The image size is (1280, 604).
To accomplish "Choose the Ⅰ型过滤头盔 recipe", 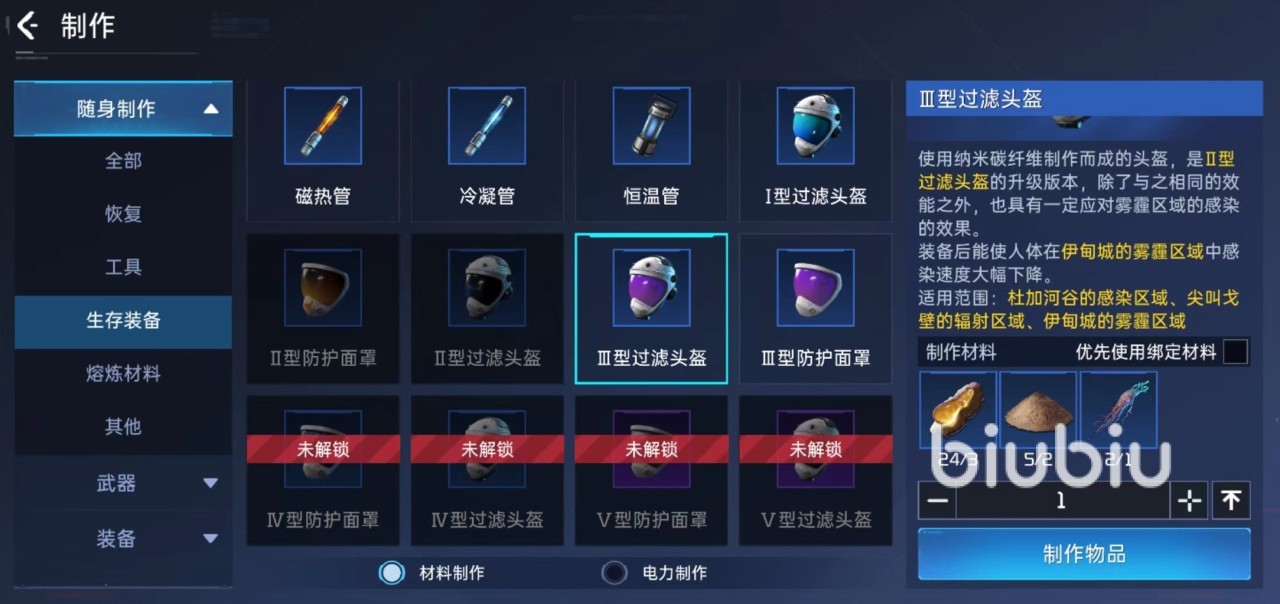I will tap(815, 150).
